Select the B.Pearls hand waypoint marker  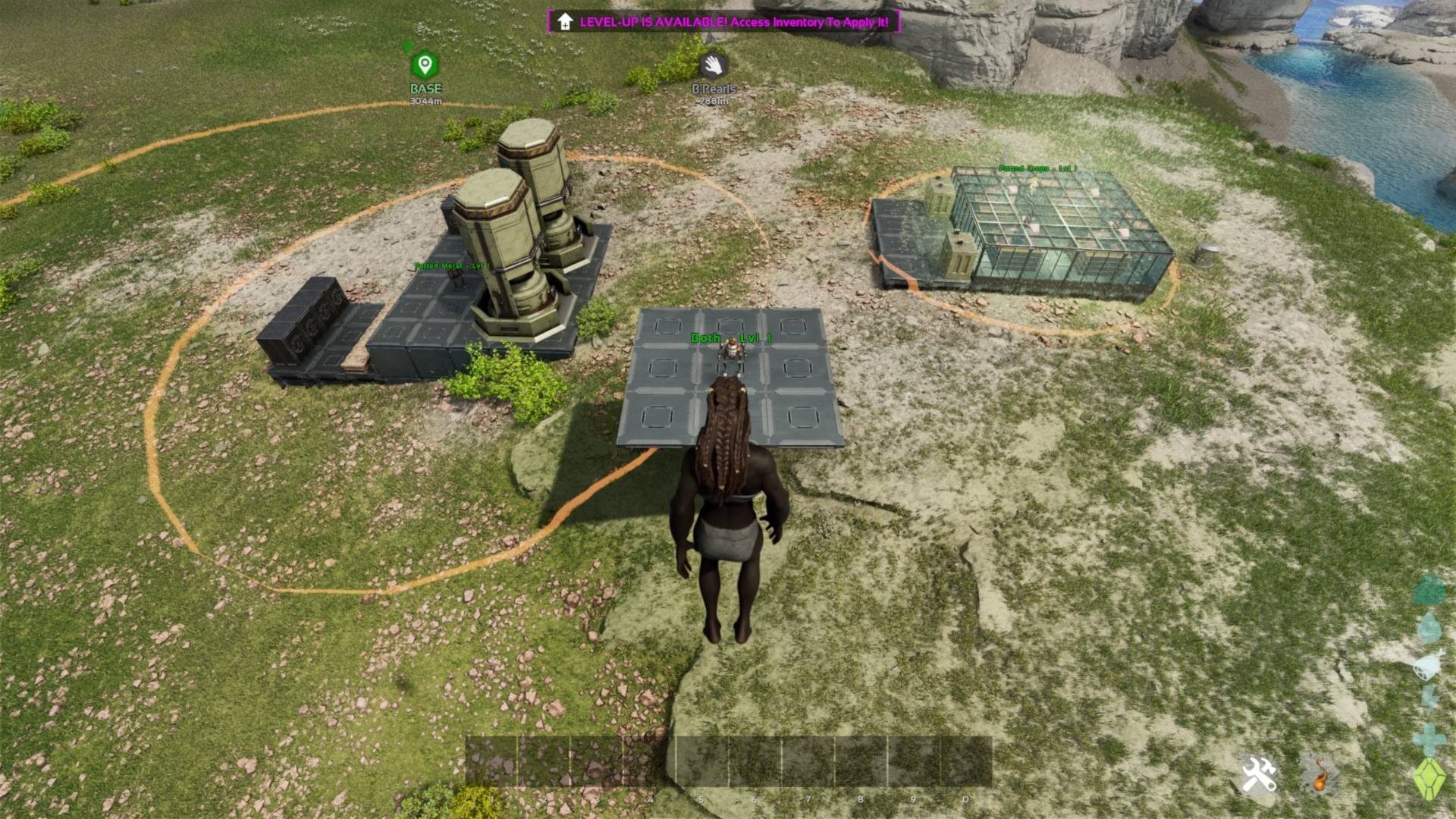click(x=713, y=65)
